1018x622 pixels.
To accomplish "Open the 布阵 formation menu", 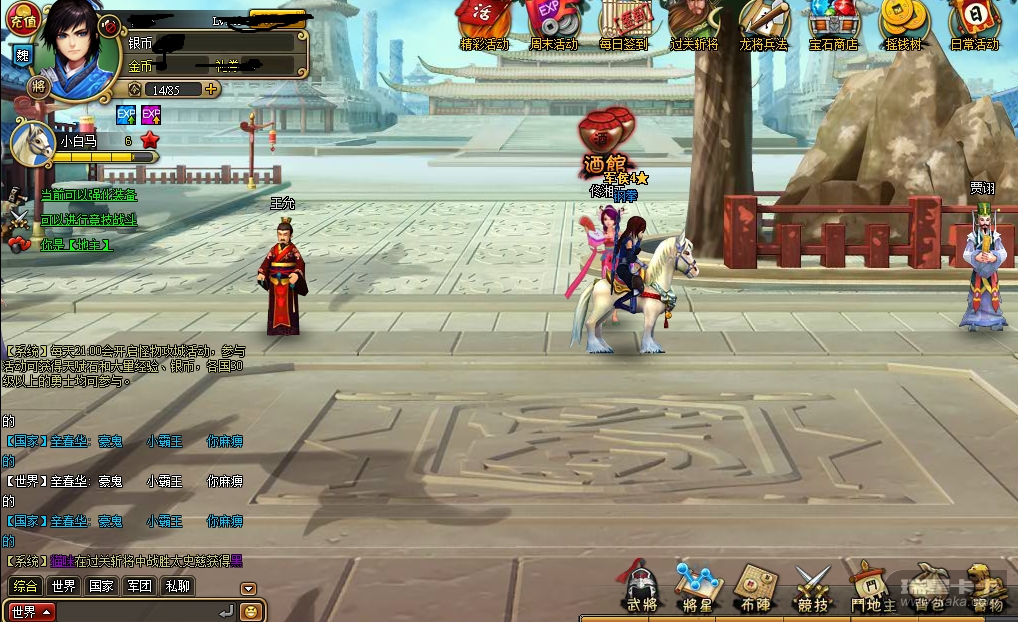I will tap(755, 586).
